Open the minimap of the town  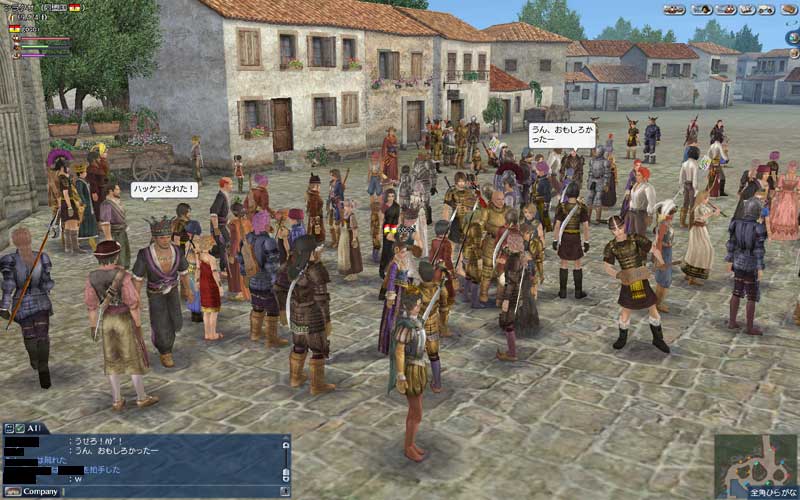click(755, 462)
